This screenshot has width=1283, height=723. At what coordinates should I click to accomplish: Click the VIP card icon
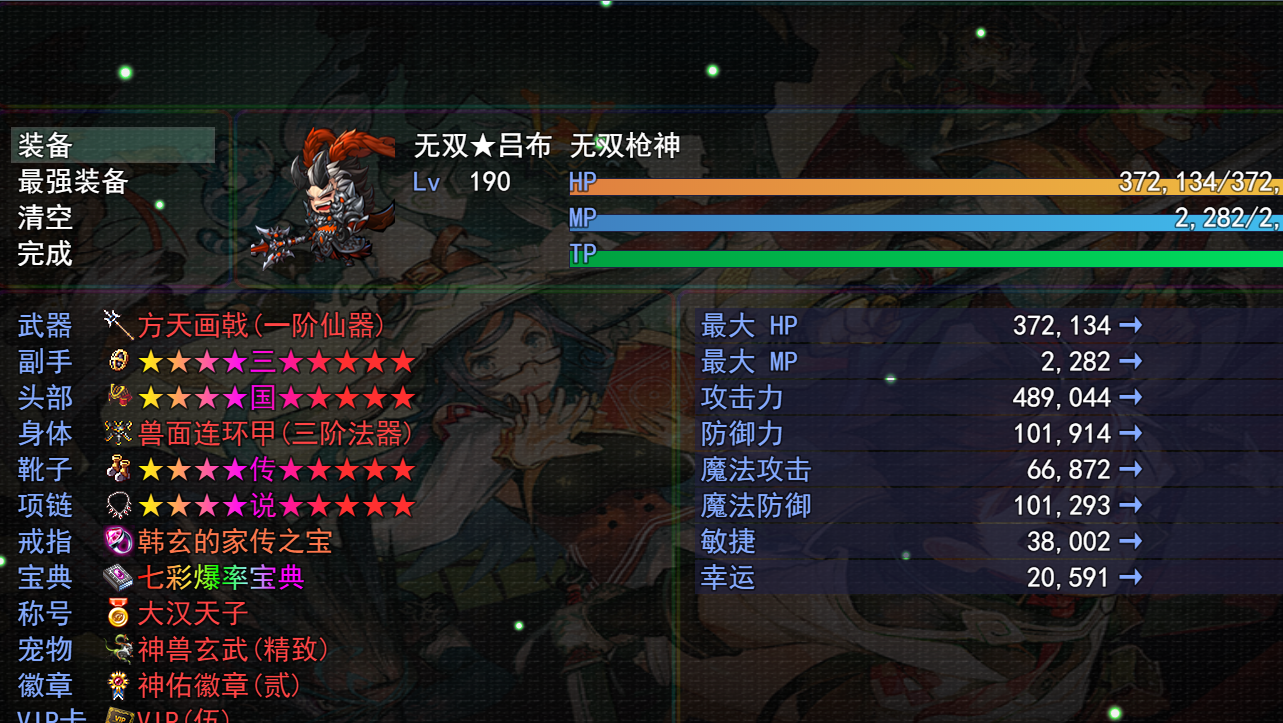click(x=118, y=715)
